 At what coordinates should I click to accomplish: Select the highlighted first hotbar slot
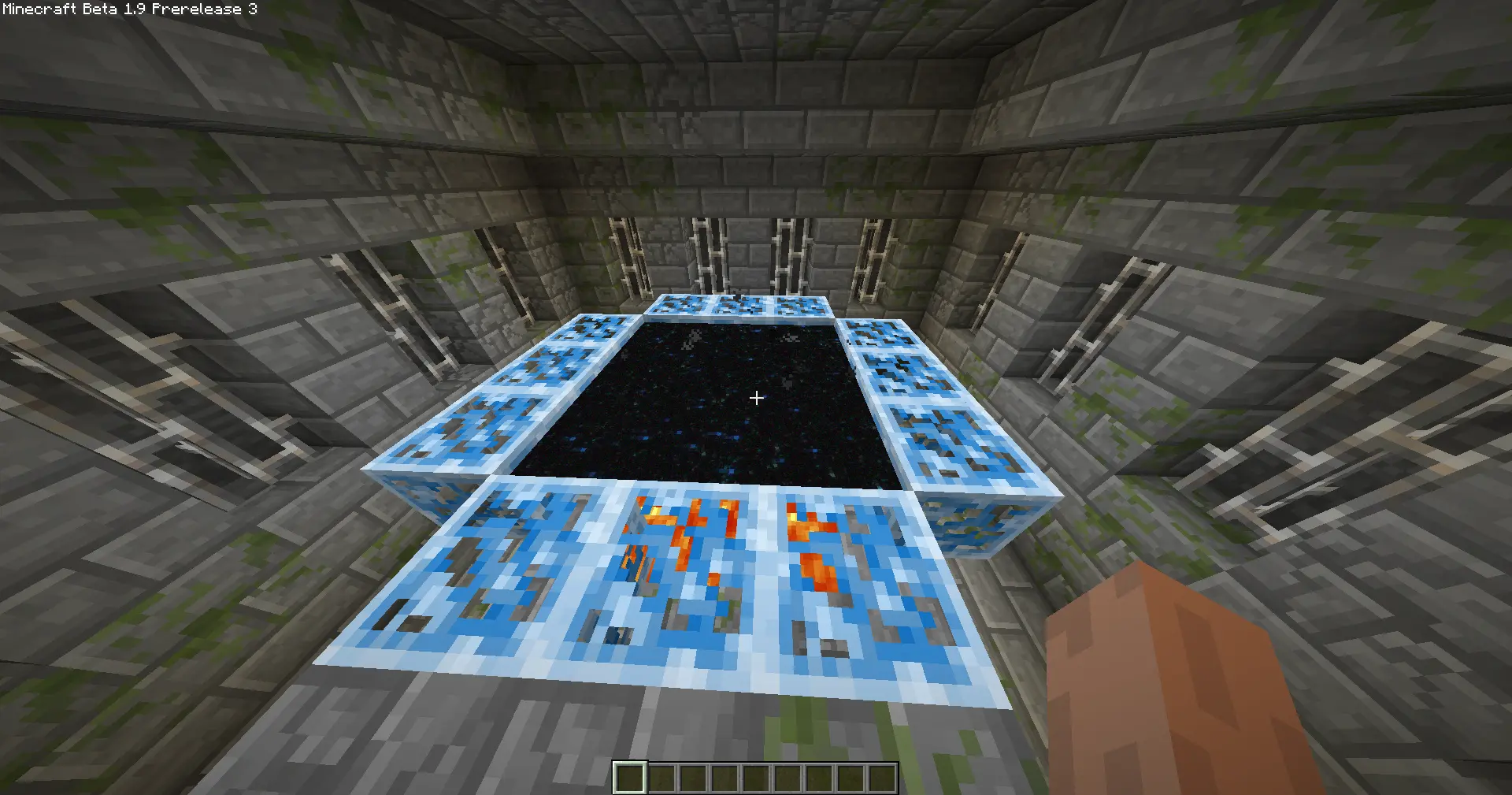coord(630,778)
